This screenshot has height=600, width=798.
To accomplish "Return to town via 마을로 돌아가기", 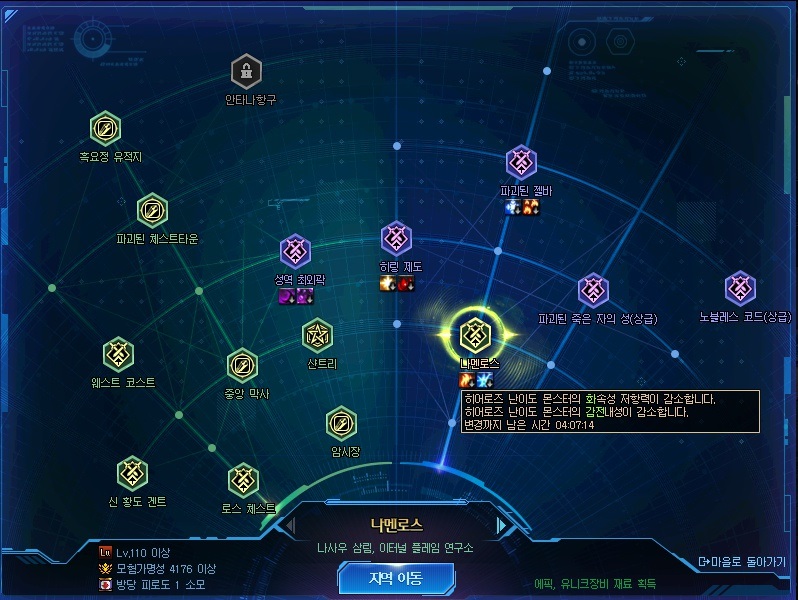I will coord(742,561).
